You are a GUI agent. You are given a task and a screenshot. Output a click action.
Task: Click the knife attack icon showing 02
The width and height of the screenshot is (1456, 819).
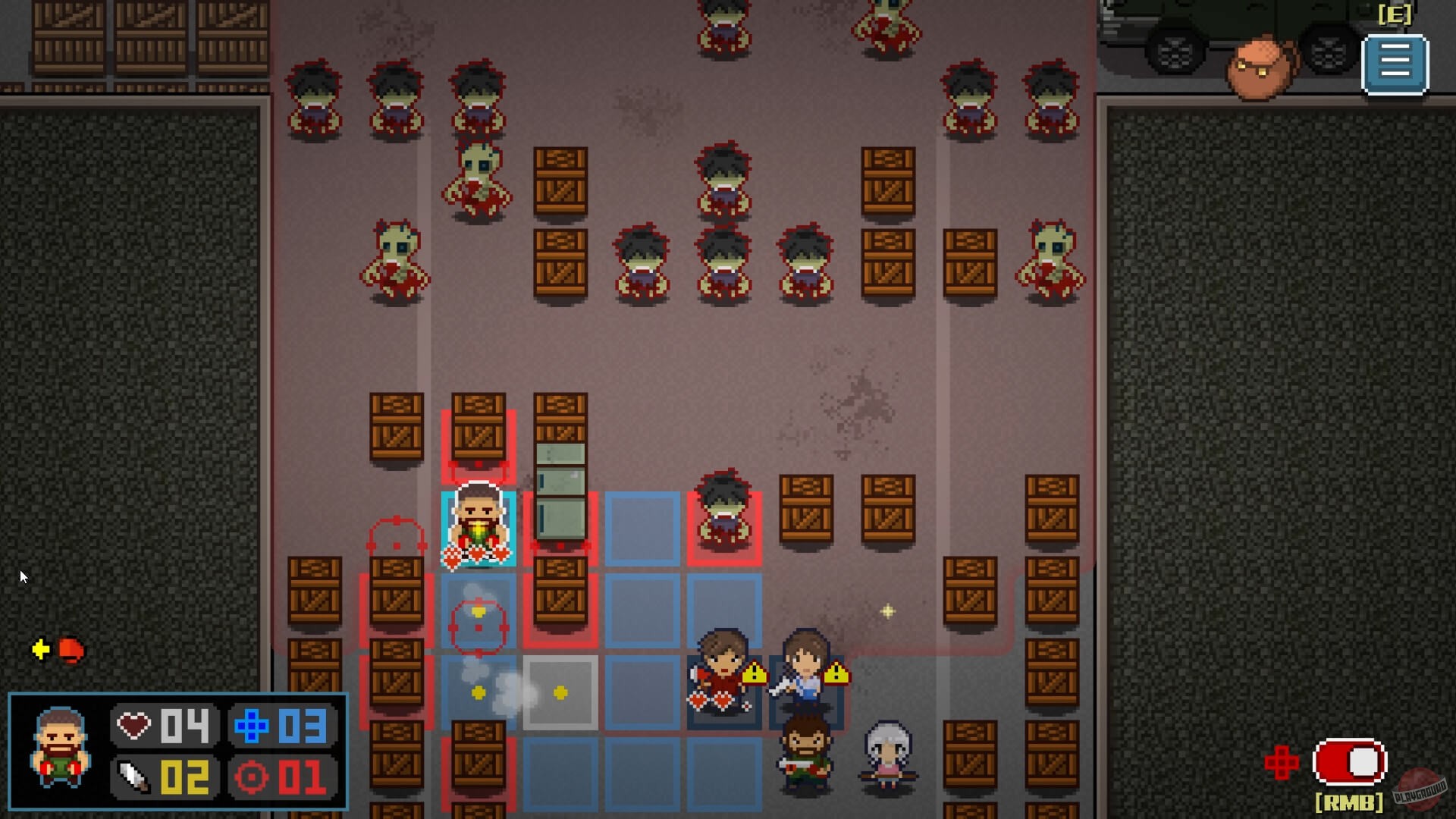point(133,776)
